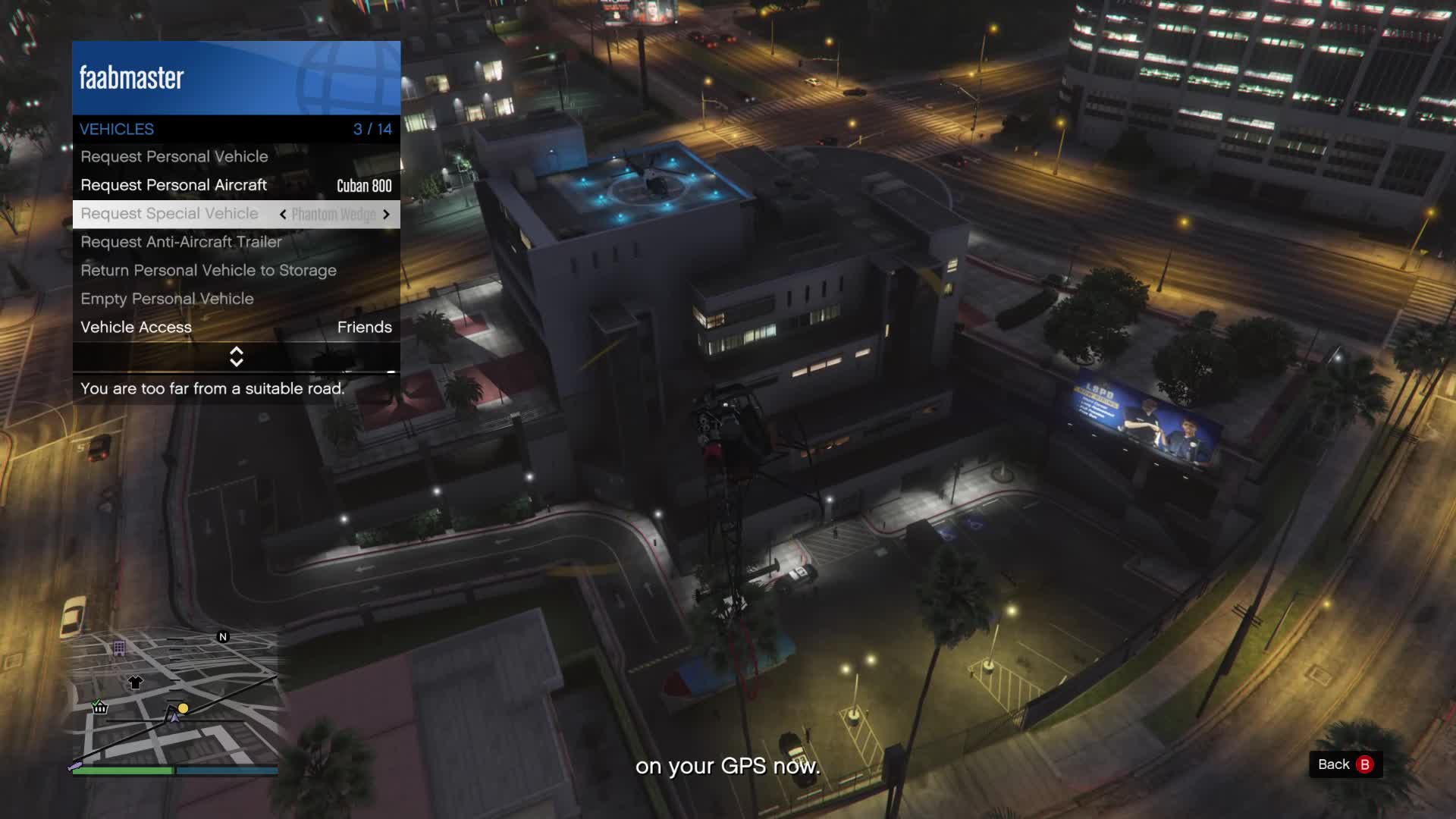Select Return Personal Vehicle to Storage

coord(209,271)
